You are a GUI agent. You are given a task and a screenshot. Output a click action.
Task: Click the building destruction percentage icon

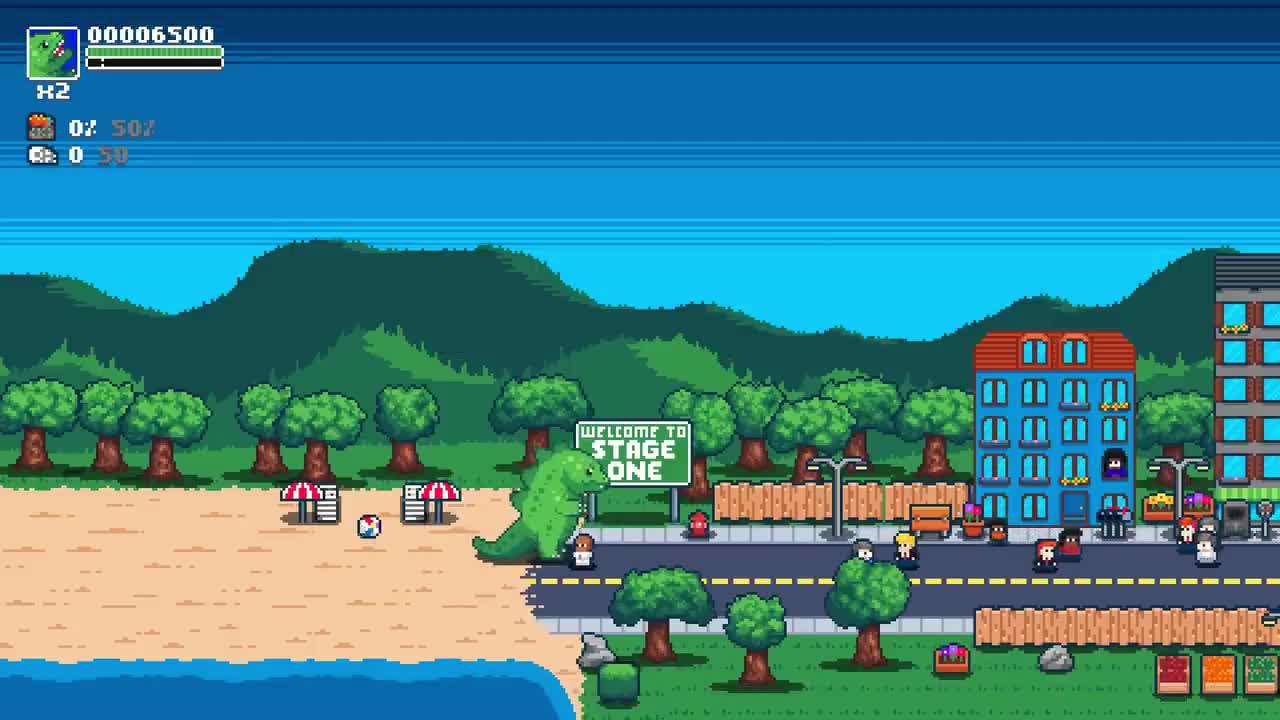40,126
